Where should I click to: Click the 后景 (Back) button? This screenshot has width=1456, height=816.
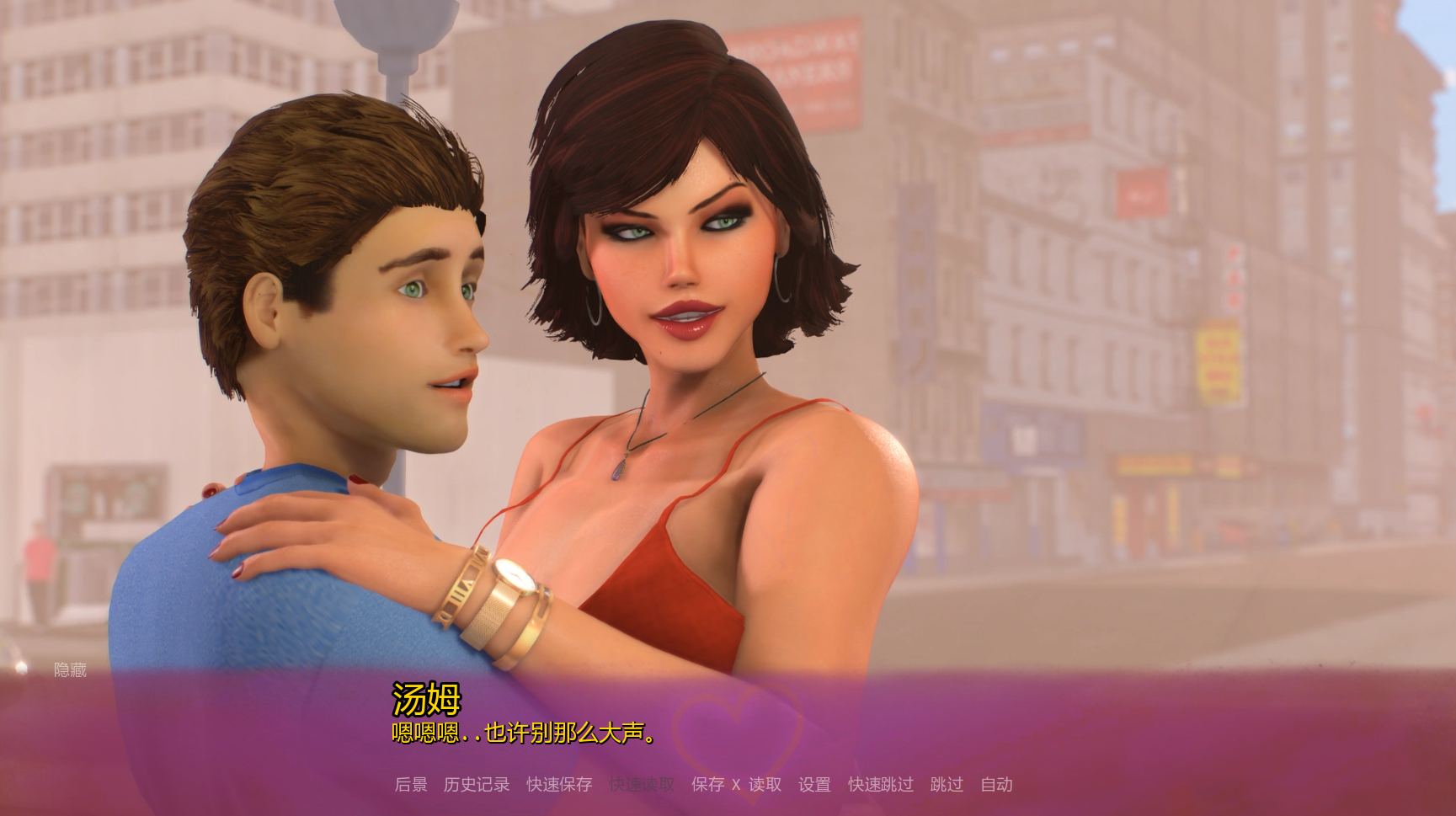pyautogui.click(x=411, y=785)
